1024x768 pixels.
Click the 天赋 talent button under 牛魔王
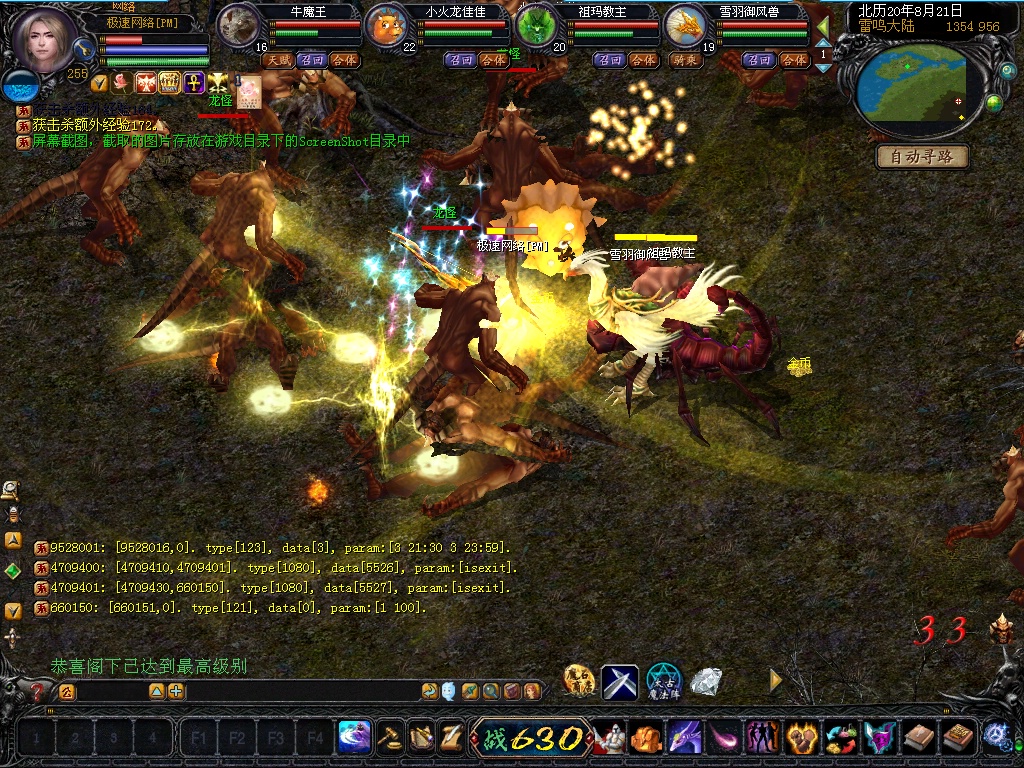pos(277,60)
